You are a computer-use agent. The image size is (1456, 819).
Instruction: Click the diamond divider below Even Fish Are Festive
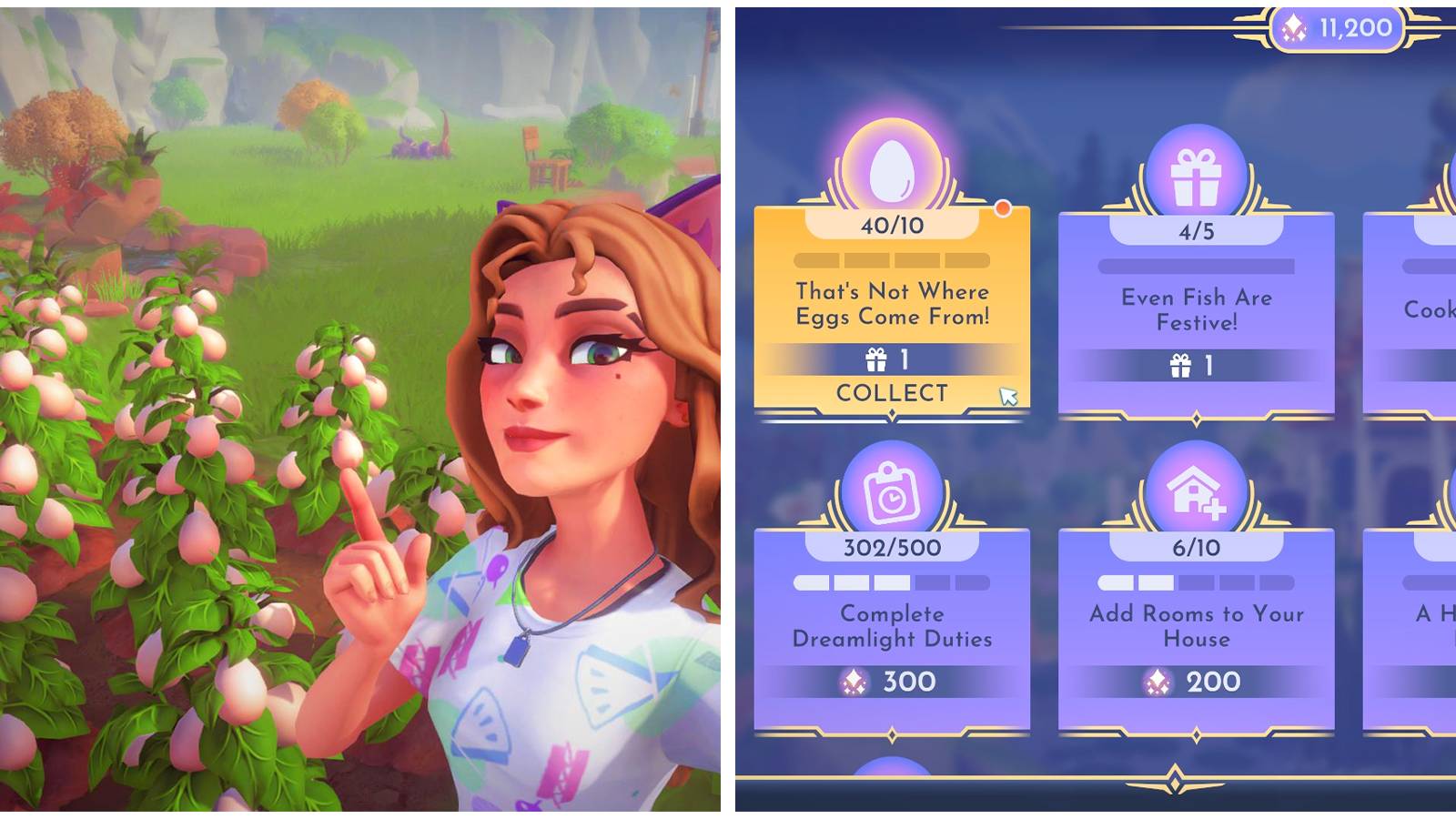(x=1197, y=419)
